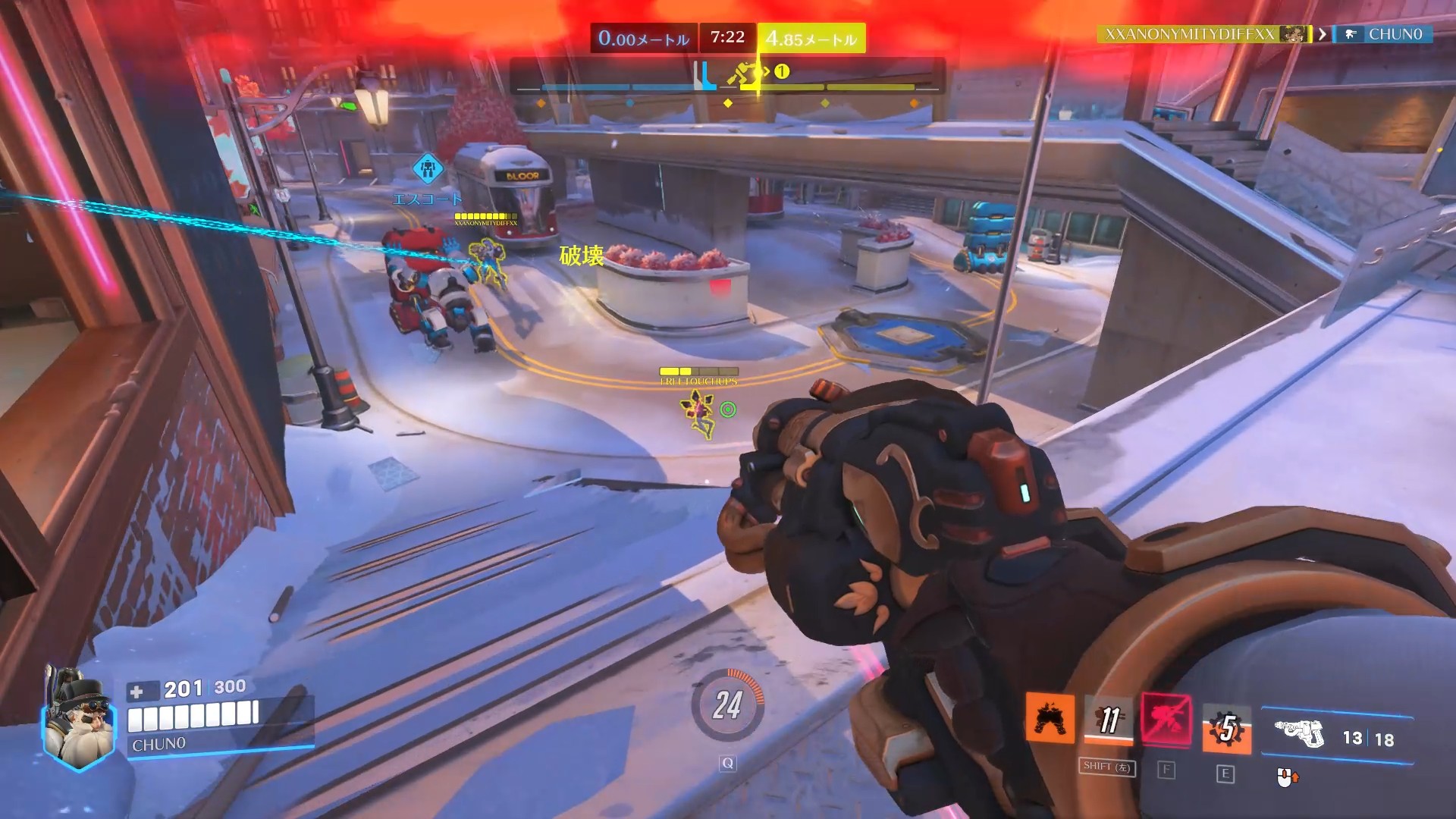Select the rivet gun weapon icon

coord(1299,733)
